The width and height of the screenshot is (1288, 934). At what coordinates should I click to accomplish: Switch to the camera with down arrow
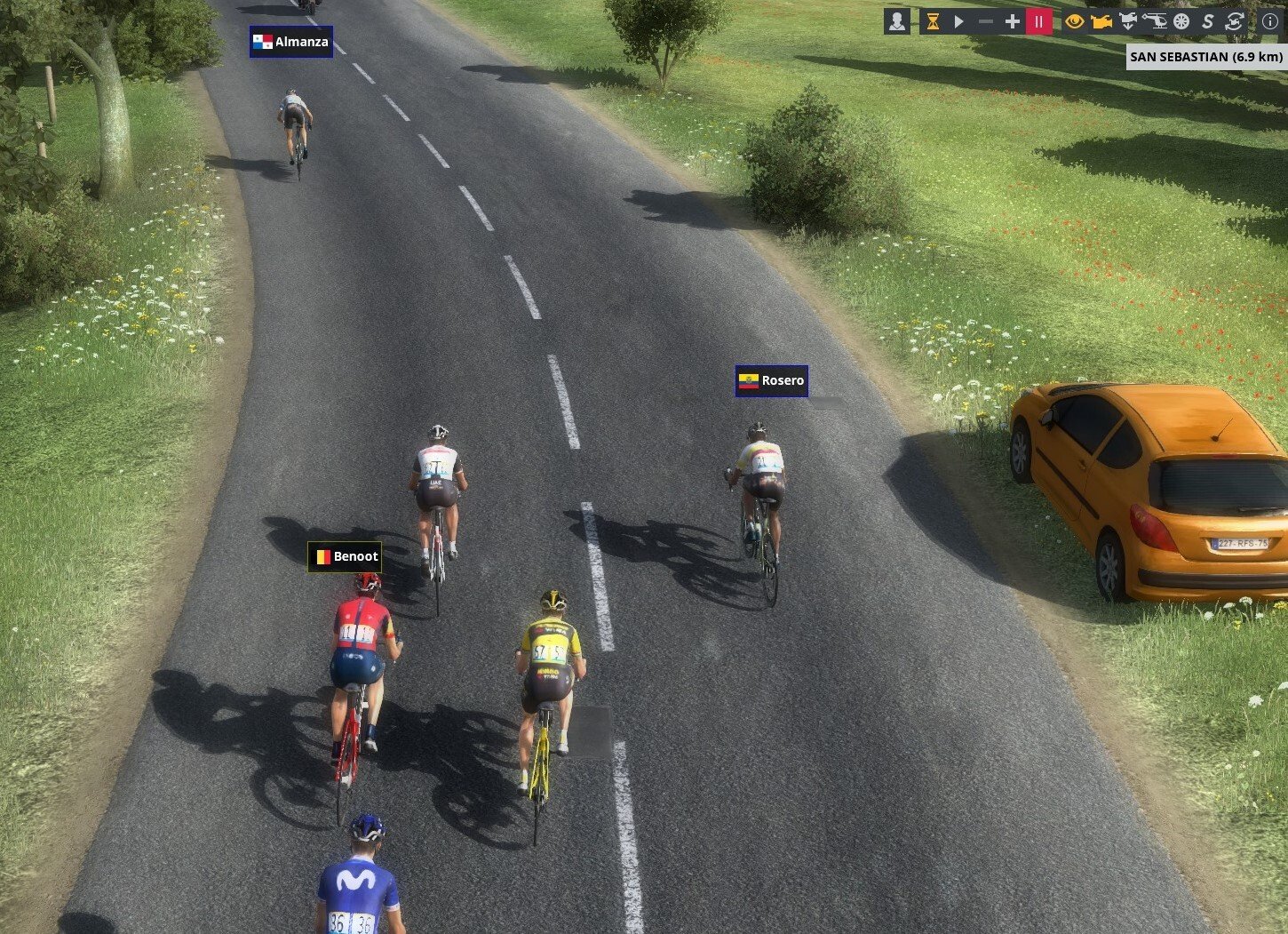pyautogui.click(x=1128, y=21)
